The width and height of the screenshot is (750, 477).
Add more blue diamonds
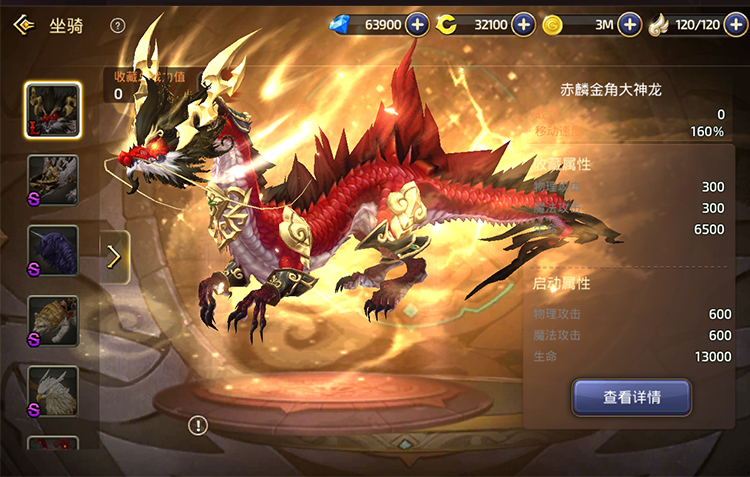[417, 25]
